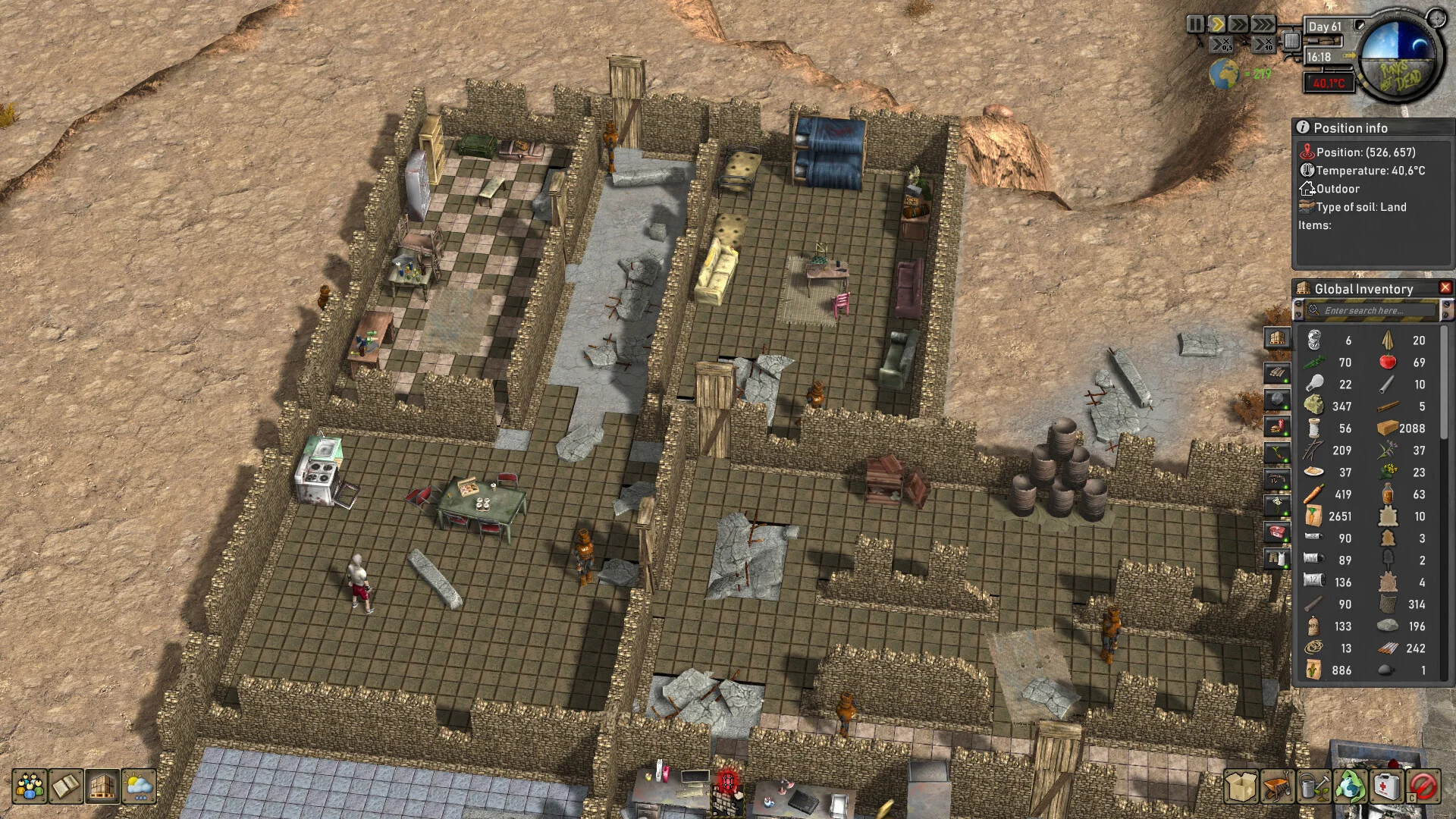Open the cardboard box menu

pos(1241,786)
